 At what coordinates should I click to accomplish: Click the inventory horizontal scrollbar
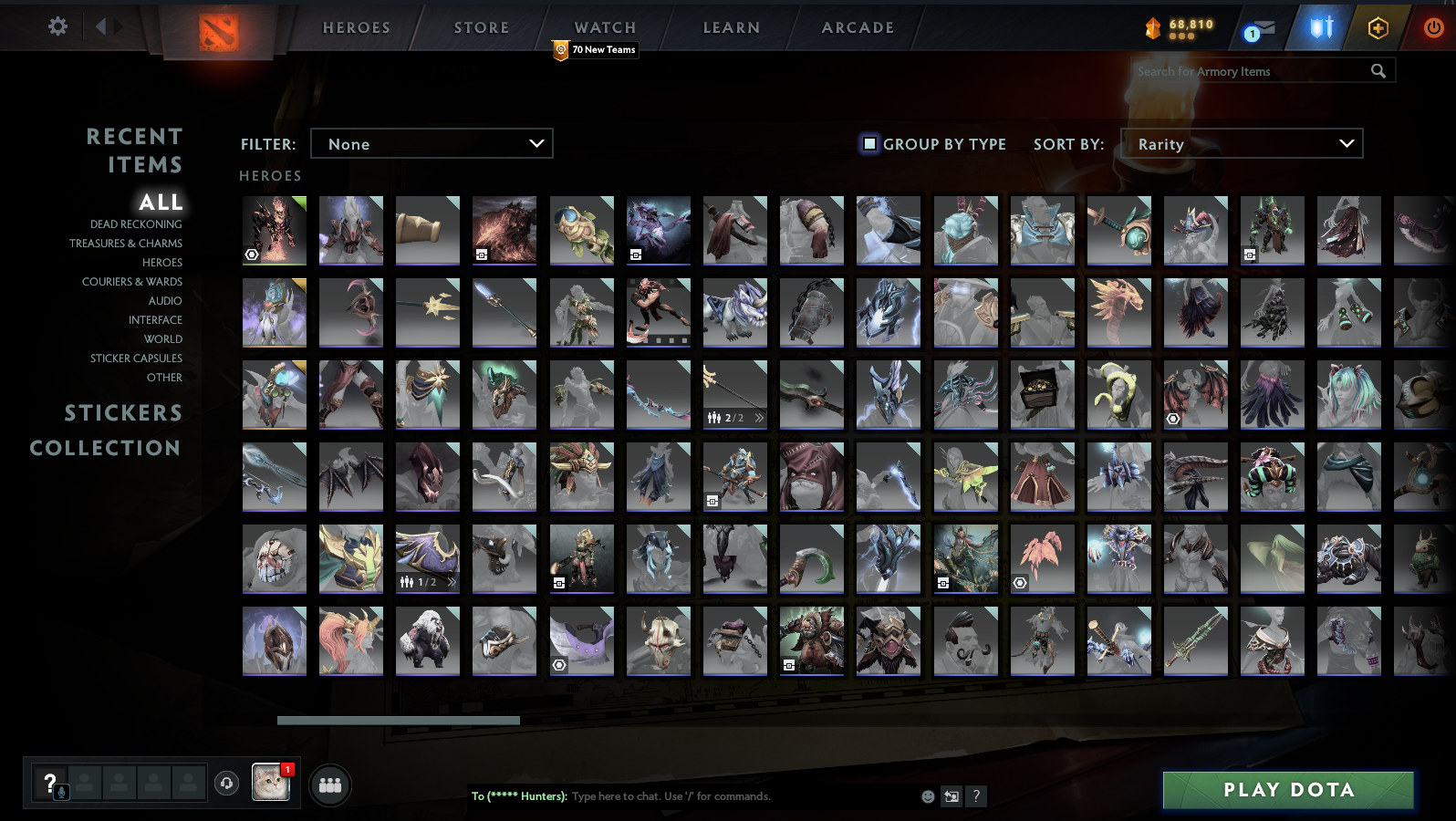pyautogui.click(x=399, y=720)
